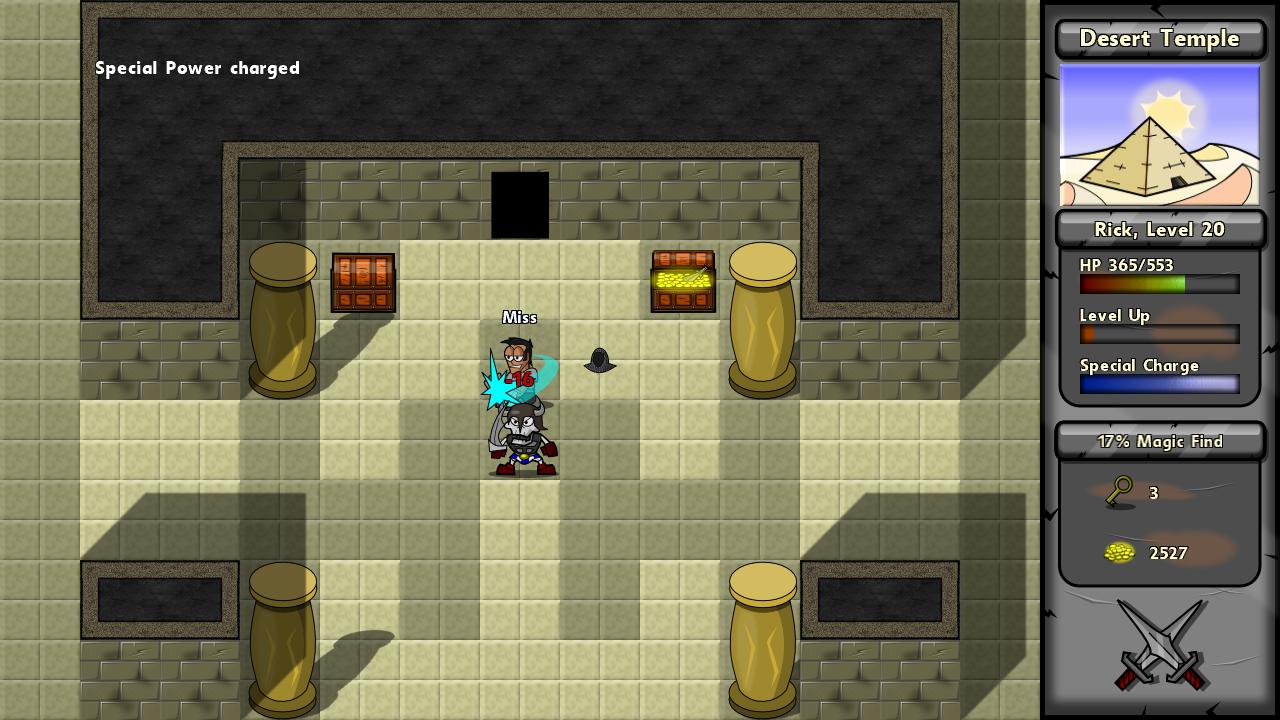Click the gold coins pile icon
Screen dimensions: 1280x720
pyautogui.click(x=1120, y=553)
